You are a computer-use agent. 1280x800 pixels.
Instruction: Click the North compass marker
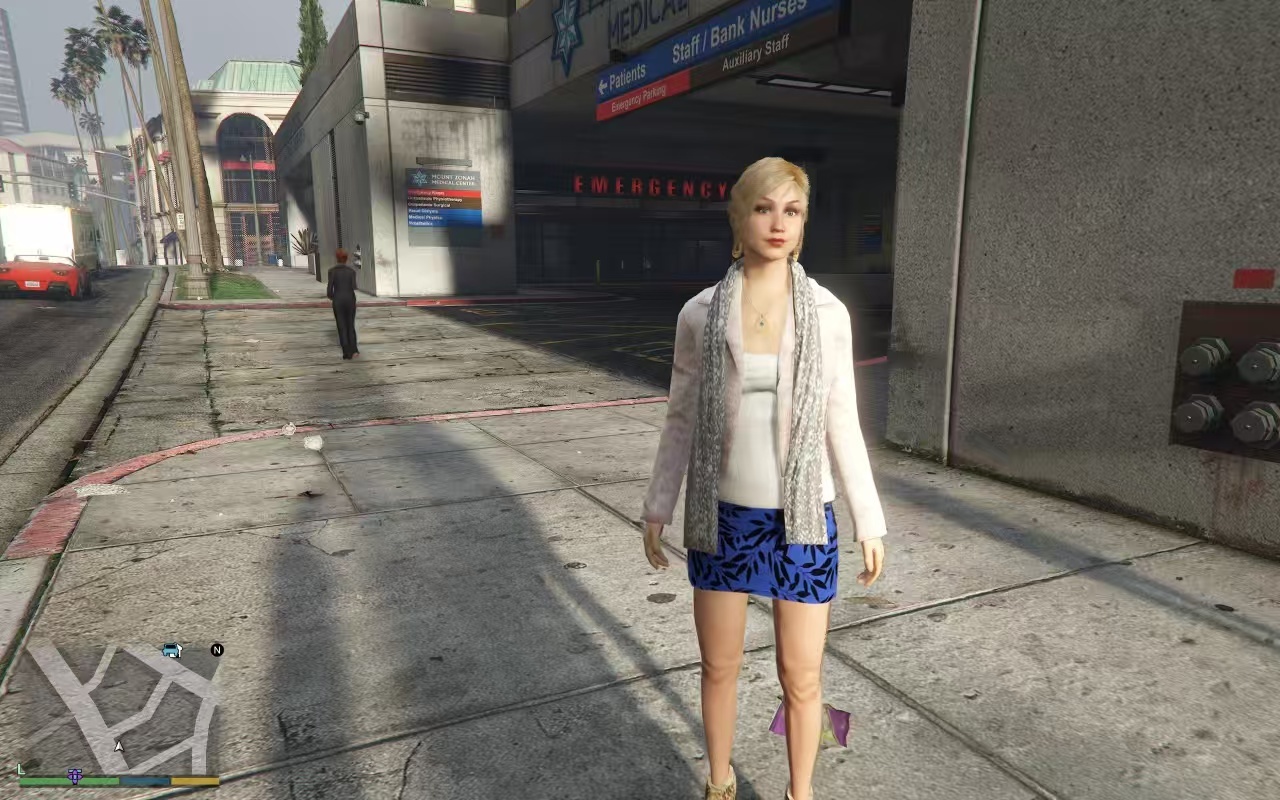click(217, 650)
